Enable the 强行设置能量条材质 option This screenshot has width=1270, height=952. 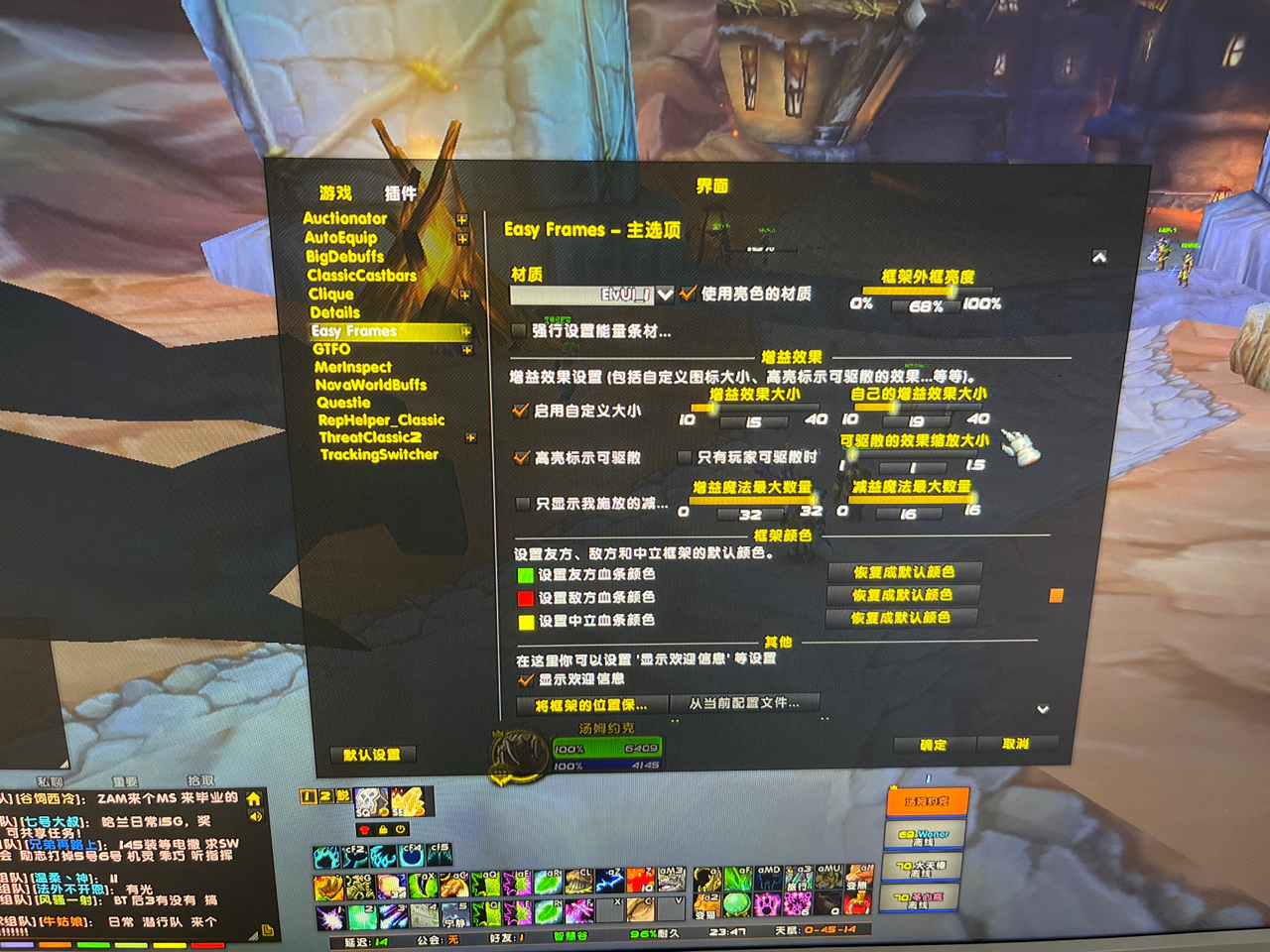click(519, 330)
